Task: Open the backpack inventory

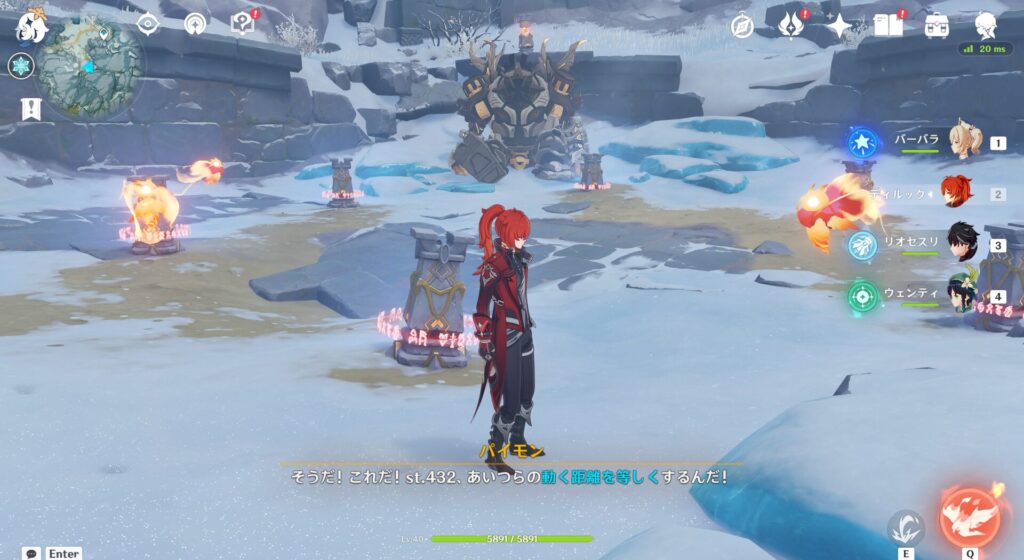Action: [x=937, y=25]
